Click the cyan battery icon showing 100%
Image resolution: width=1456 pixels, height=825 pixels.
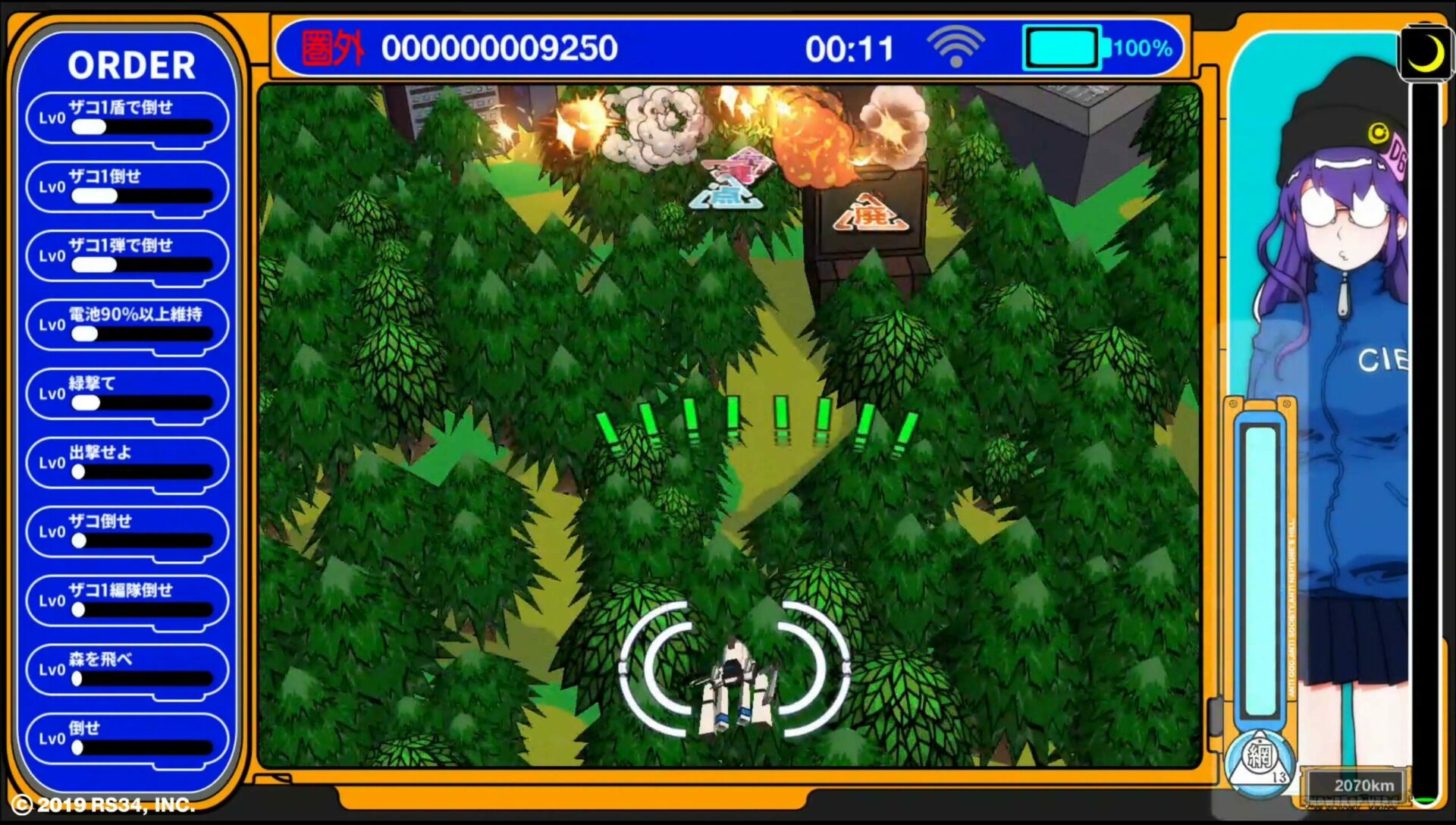(x=1061, y=47)
